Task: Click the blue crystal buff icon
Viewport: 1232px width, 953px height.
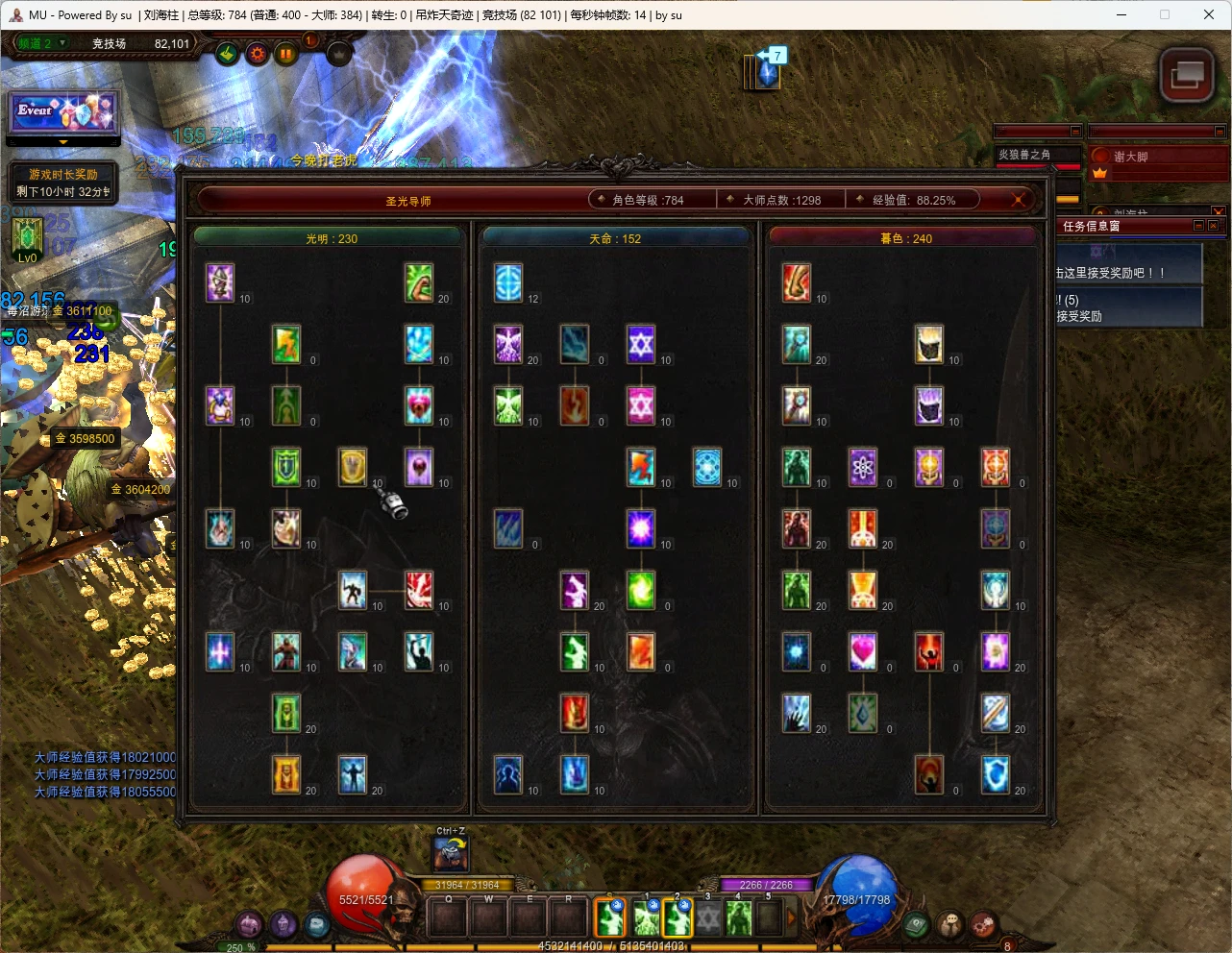Action: point(767,72)
